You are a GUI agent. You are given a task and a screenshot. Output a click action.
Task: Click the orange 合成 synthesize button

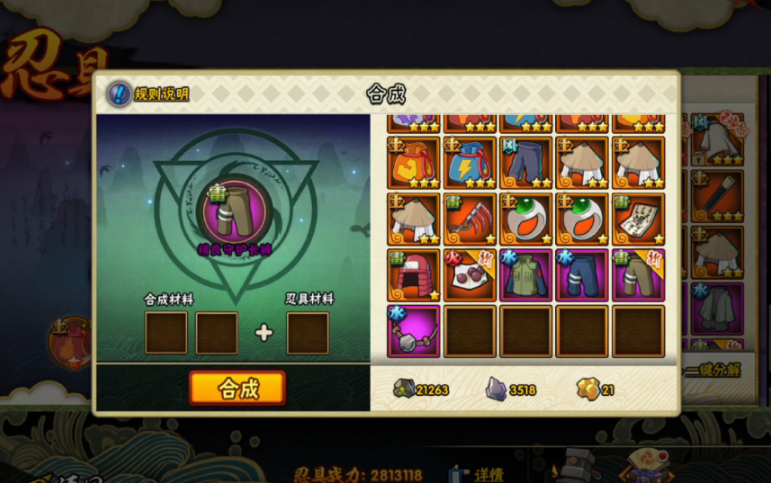pyautogui.click(x=237, y=388)
